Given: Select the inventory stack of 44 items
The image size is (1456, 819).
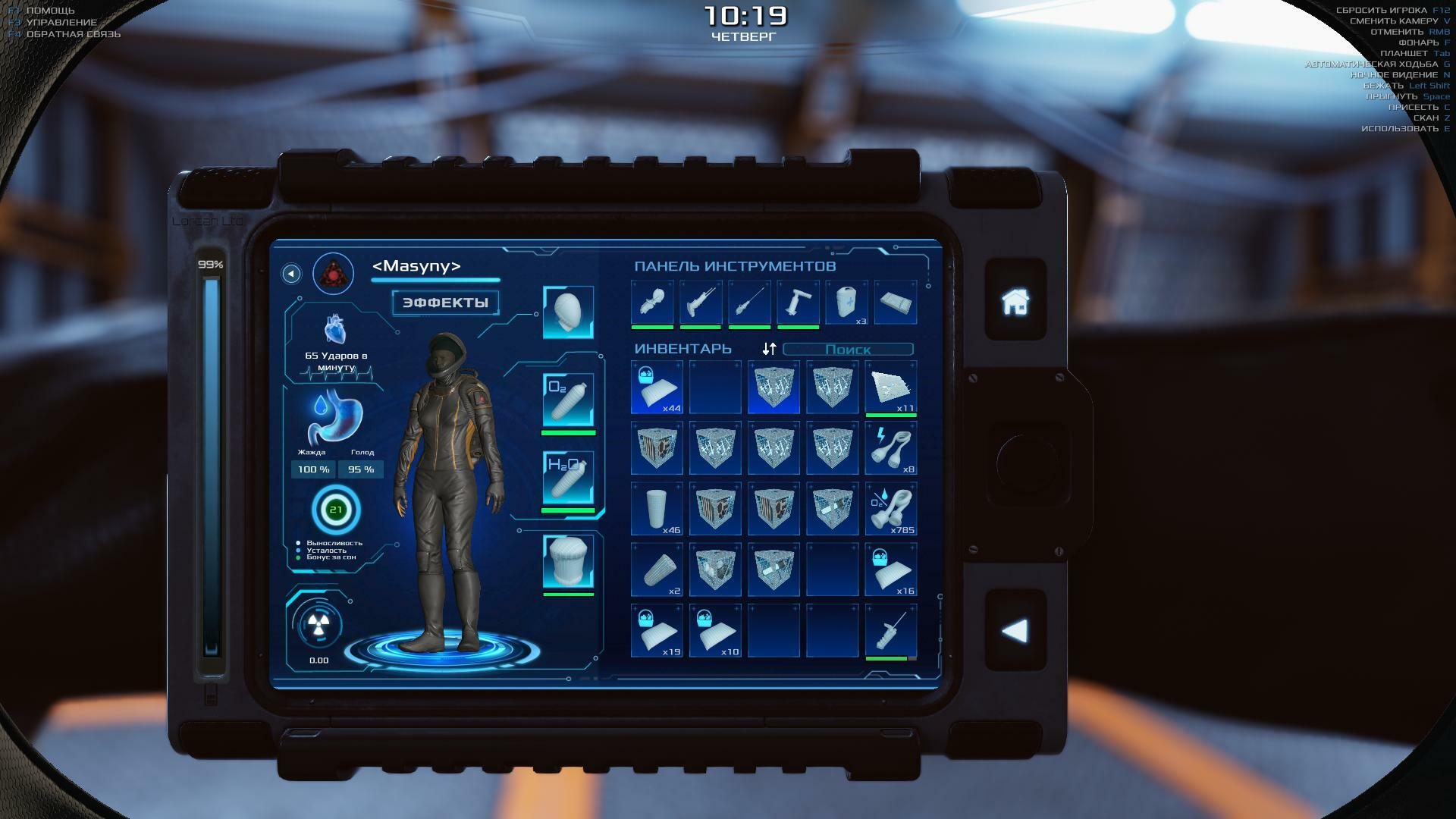Looking at the screenshot, I should (x=657, y=387).
